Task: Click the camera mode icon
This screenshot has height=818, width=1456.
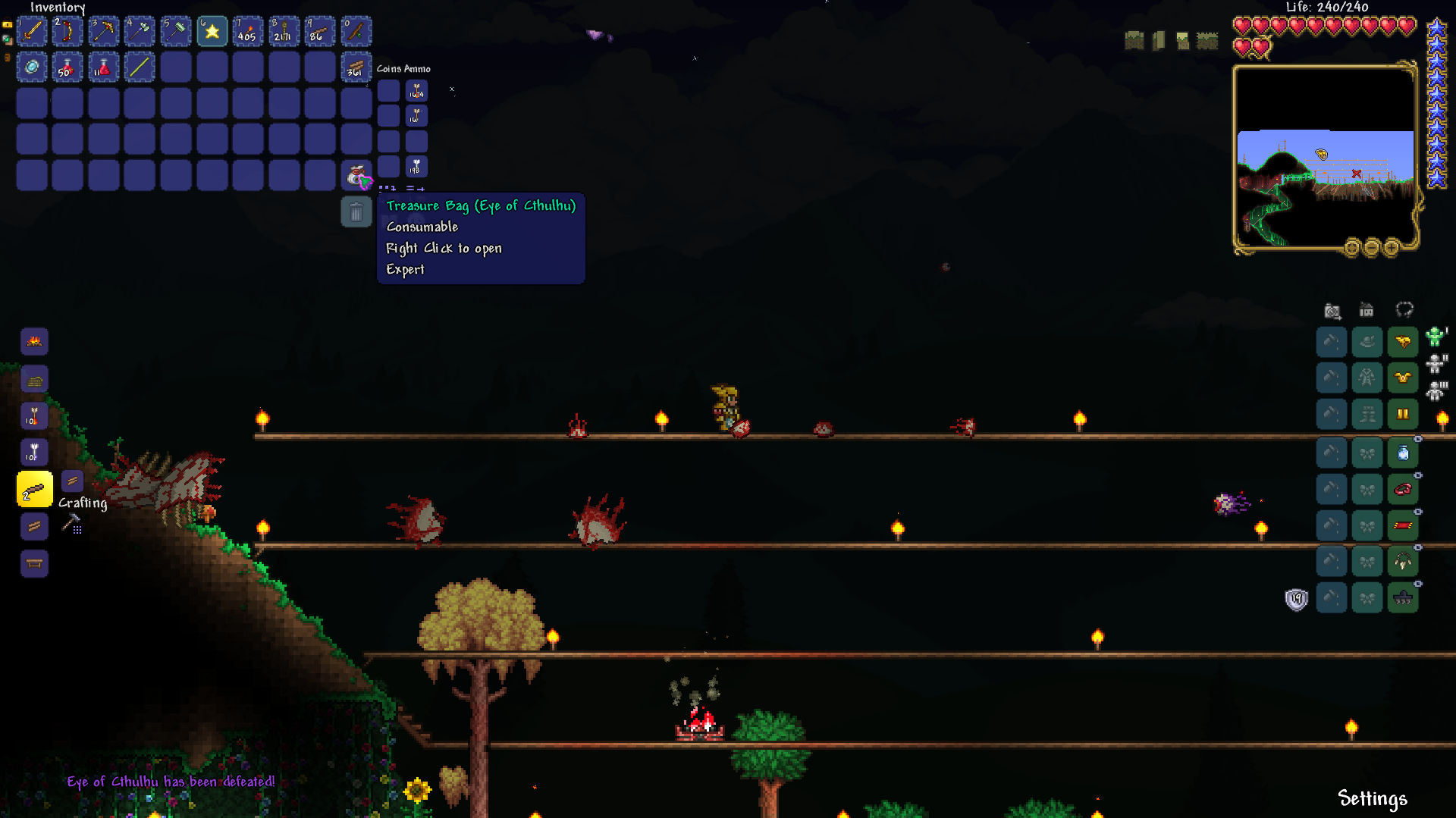Action: [x=1332, y=311]
